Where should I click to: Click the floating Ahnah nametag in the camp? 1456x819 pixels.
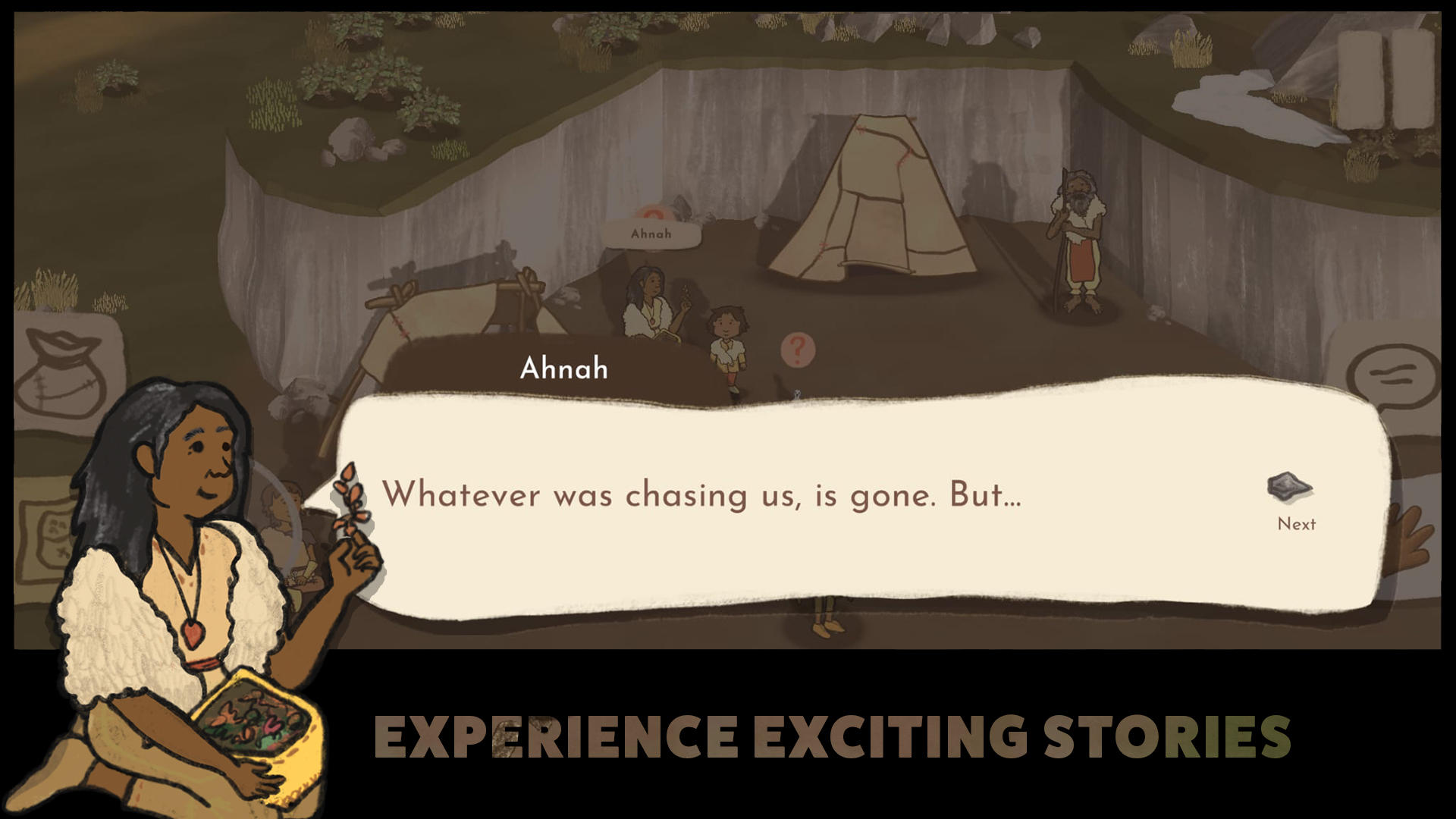coord(651,234)
